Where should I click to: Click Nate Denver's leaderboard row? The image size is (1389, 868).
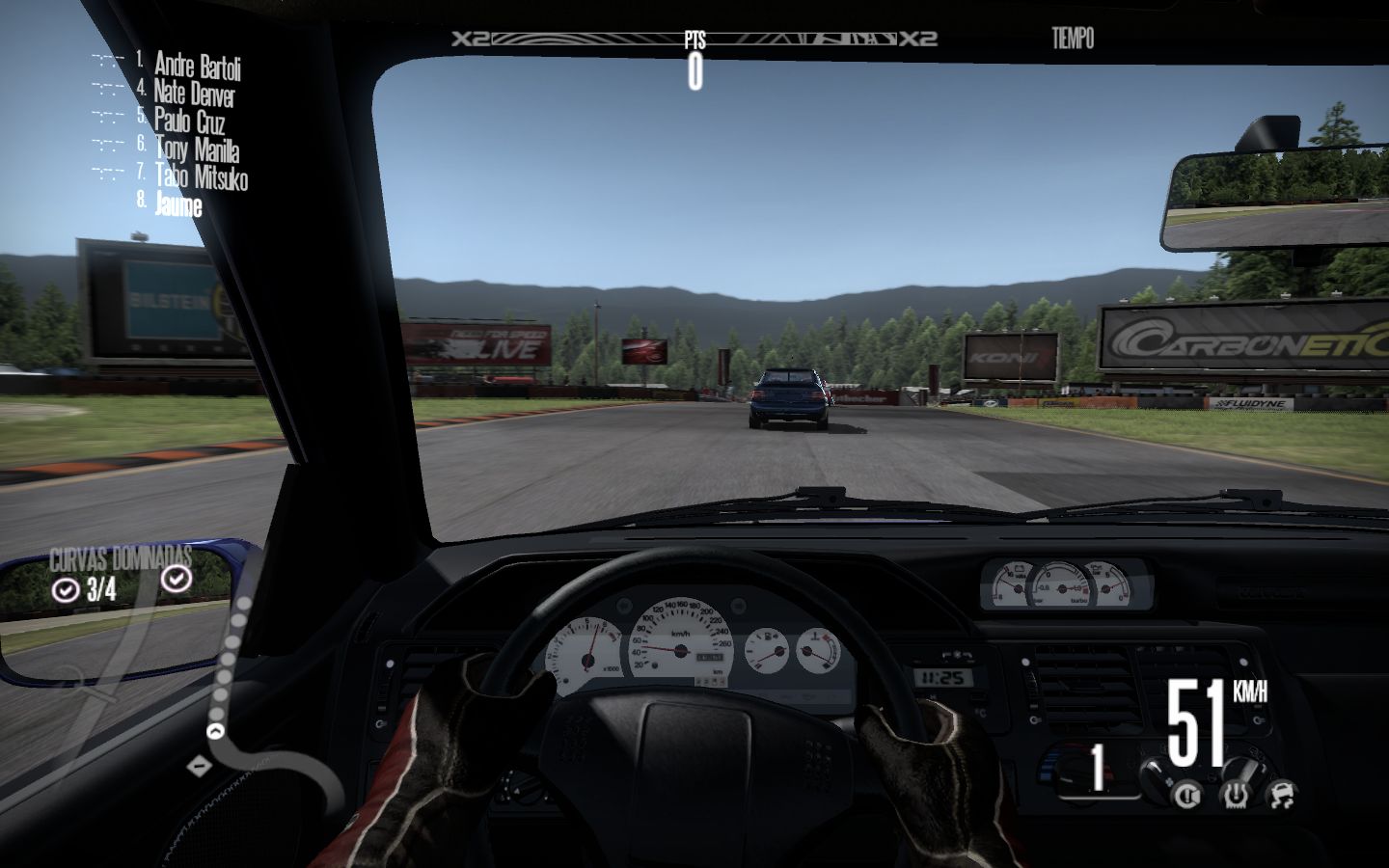[194, 94]
